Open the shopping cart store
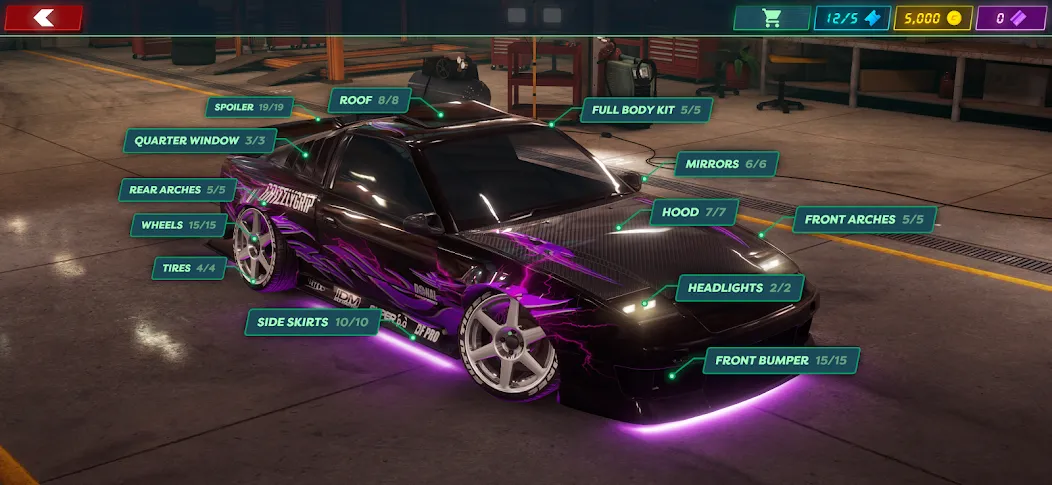The height and width of the screenshot is (485, 1052). (x=771, y=18)
